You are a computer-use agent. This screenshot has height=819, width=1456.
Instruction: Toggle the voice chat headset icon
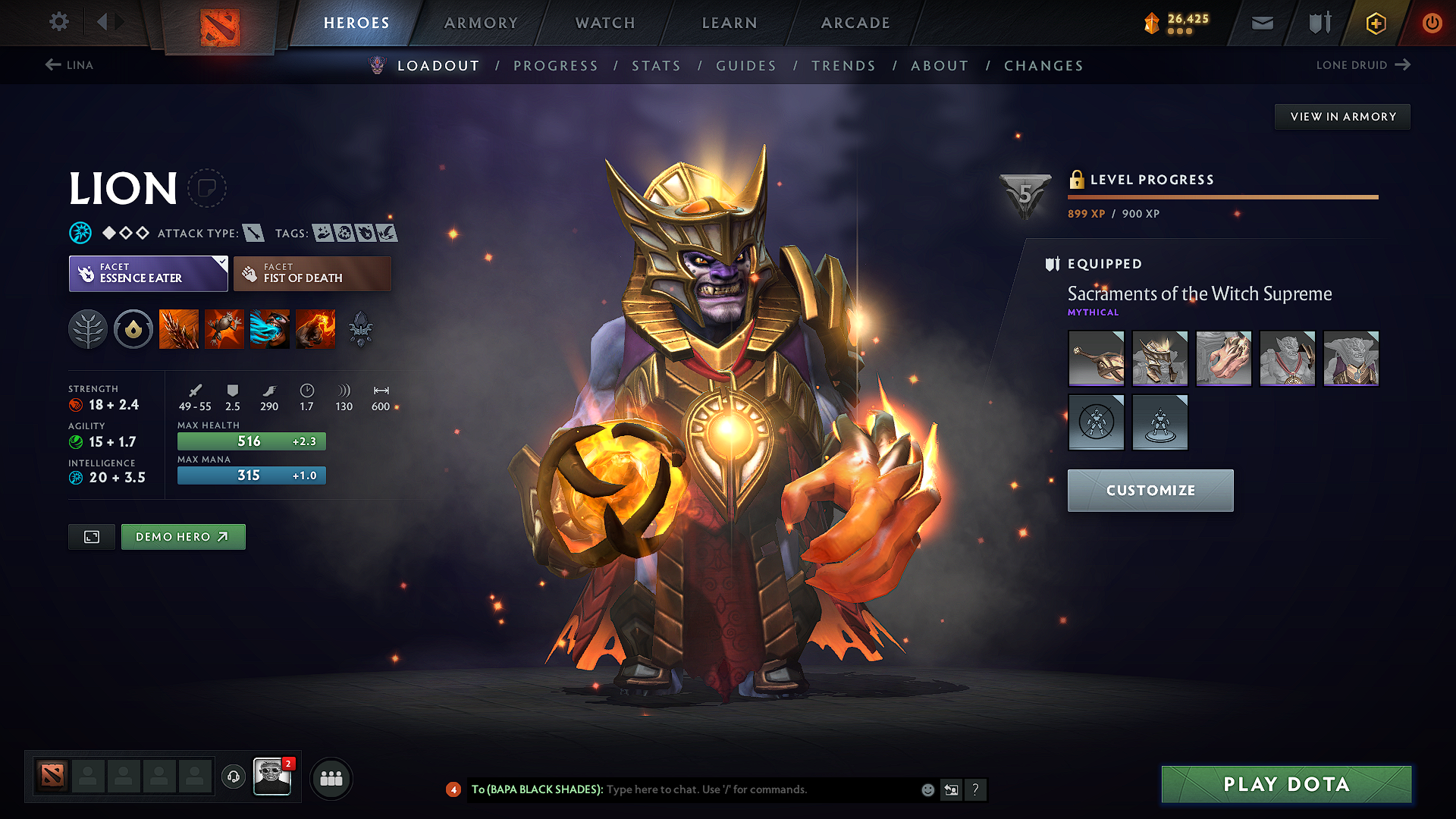(233, 778)
